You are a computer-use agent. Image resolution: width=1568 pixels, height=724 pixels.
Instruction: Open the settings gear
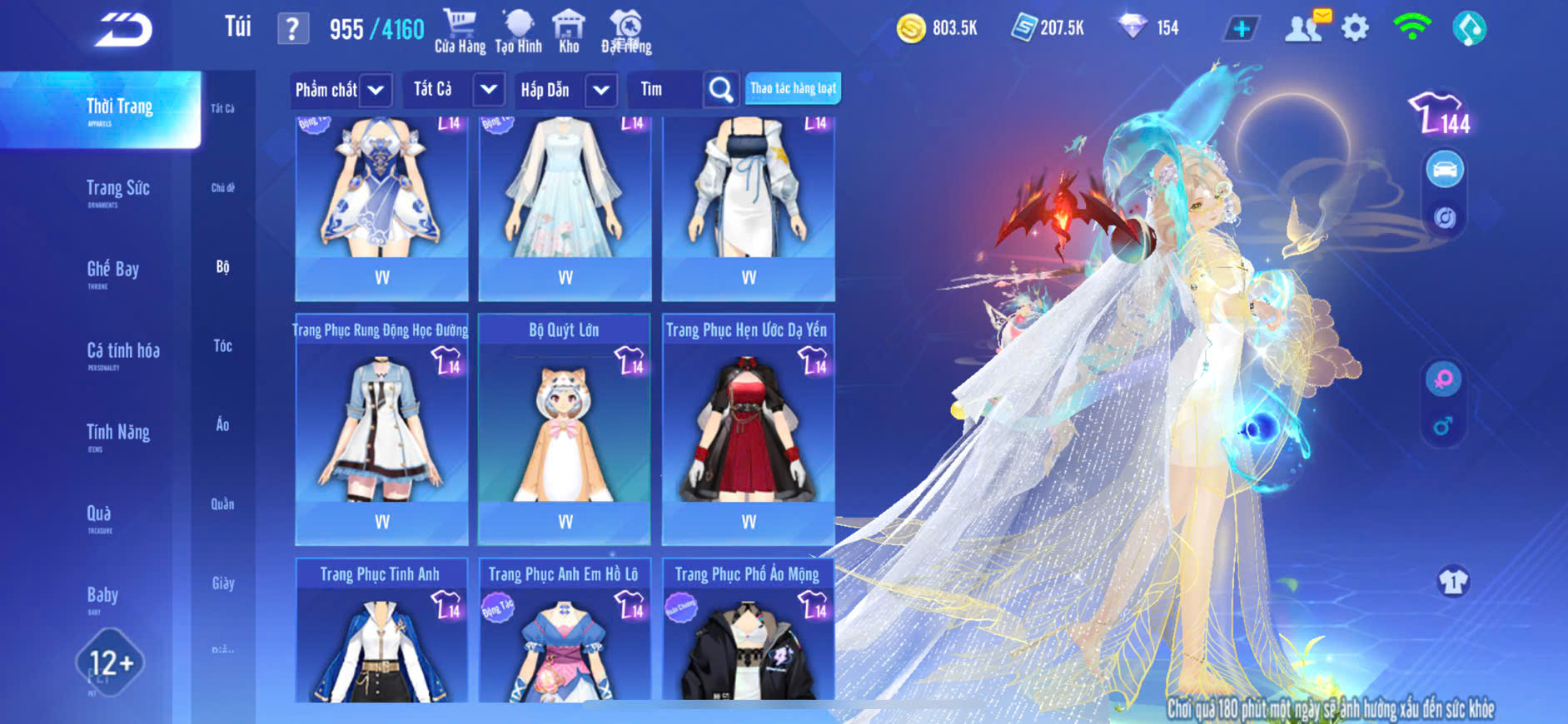point(1355,28)
